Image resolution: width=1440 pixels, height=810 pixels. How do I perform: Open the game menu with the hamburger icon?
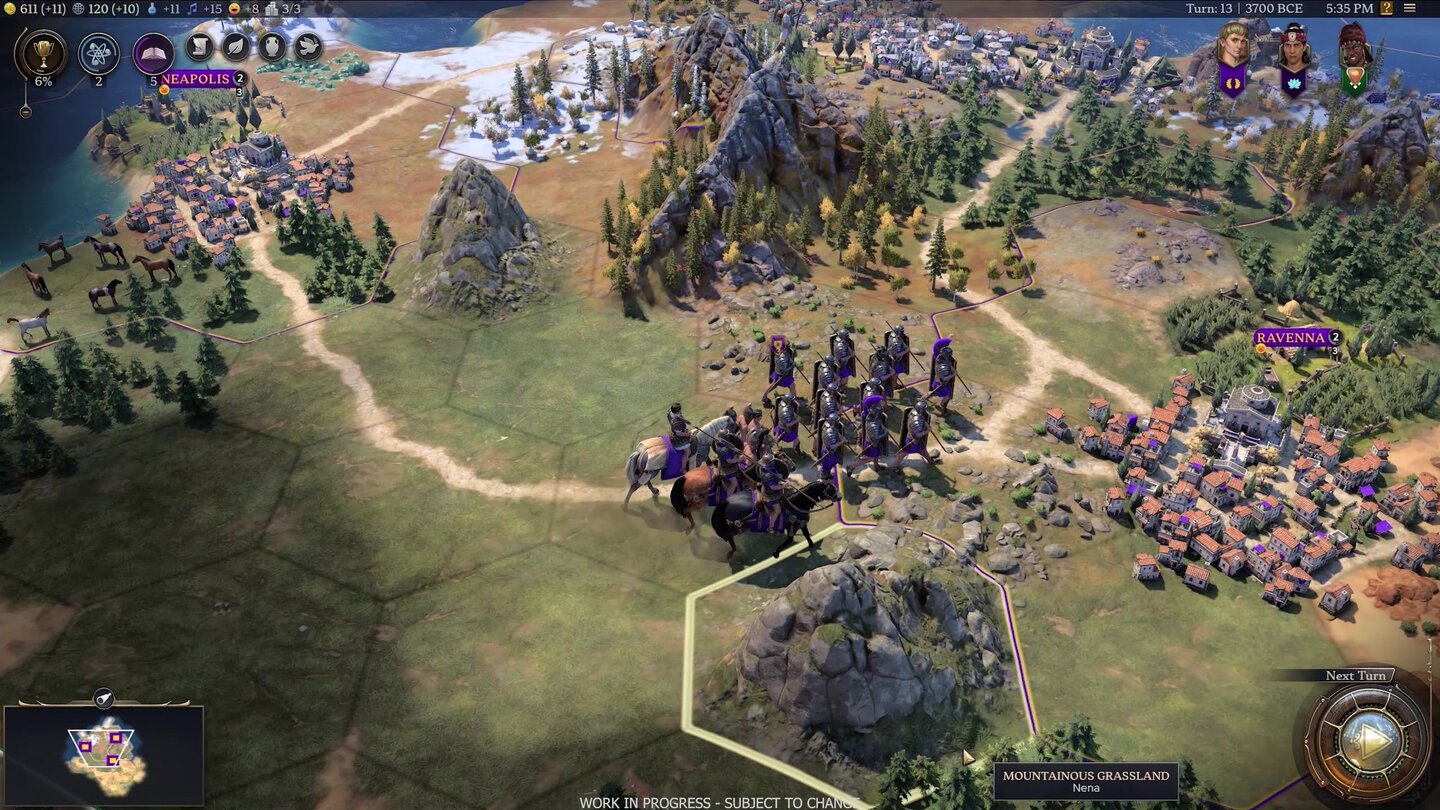(x=1410, y=8)
